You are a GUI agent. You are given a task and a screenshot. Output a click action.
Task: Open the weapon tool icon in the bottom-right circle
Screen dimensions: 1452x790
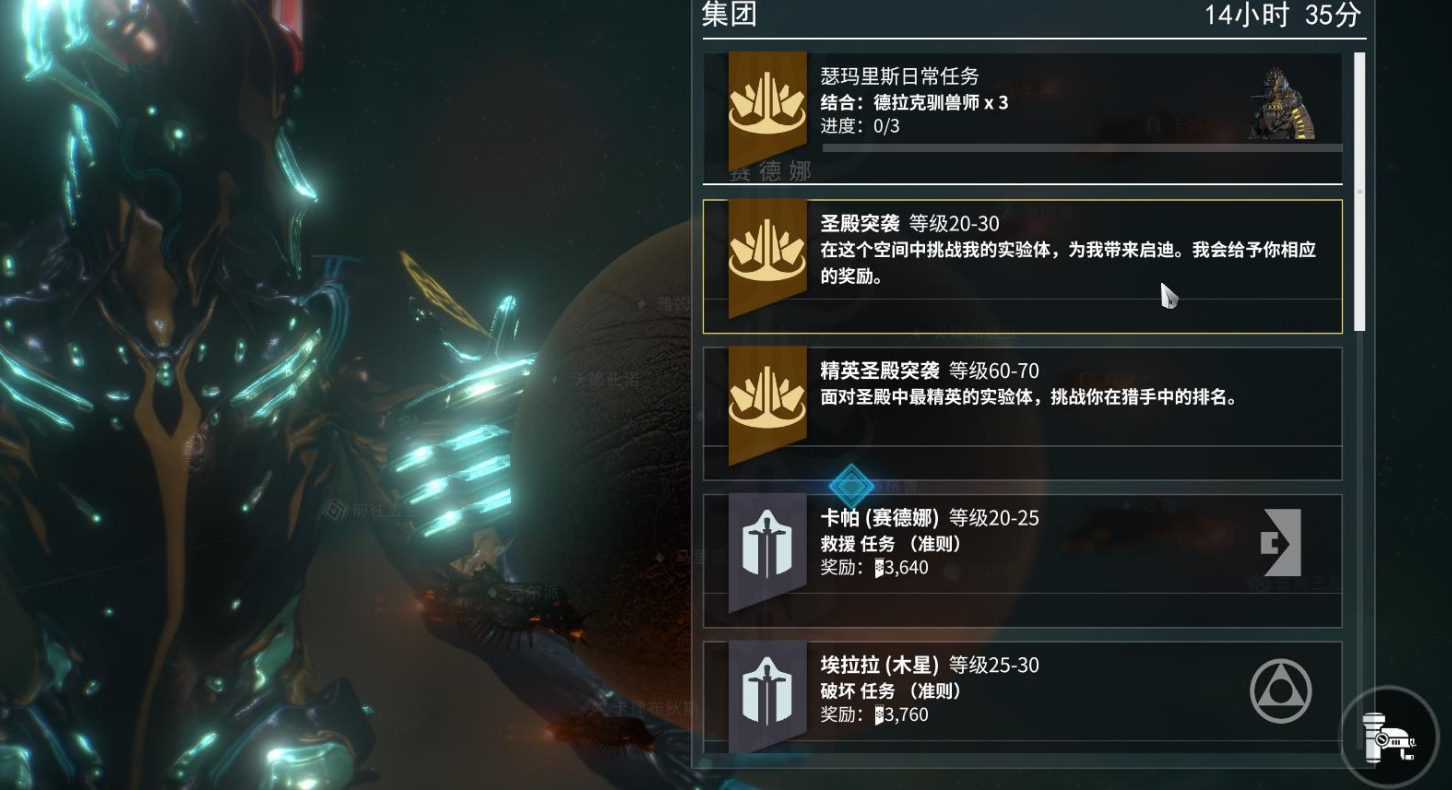point(1390,737)
